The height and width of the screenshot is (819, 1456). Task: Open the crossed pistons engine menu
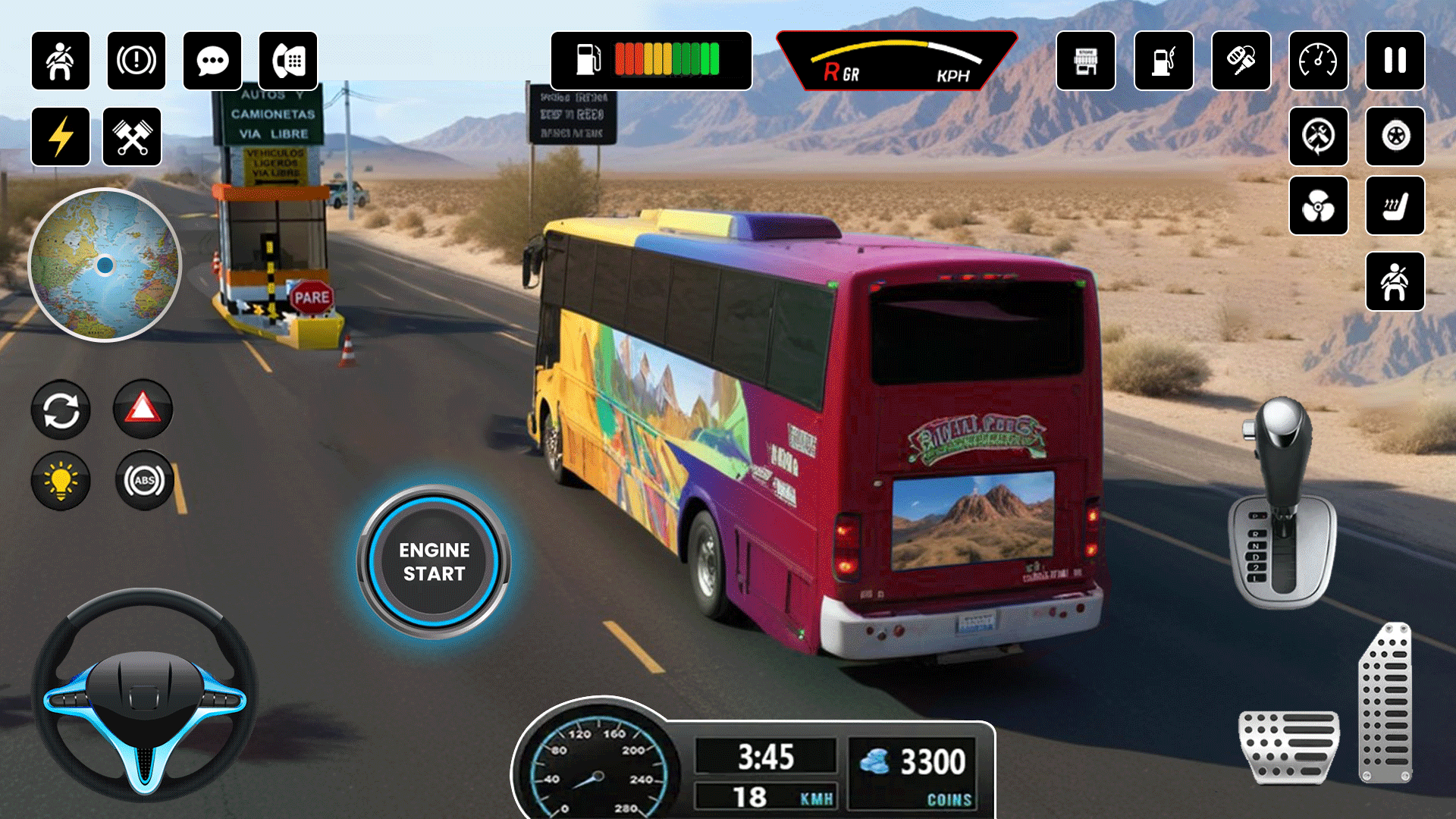click(x=132, y=136)
